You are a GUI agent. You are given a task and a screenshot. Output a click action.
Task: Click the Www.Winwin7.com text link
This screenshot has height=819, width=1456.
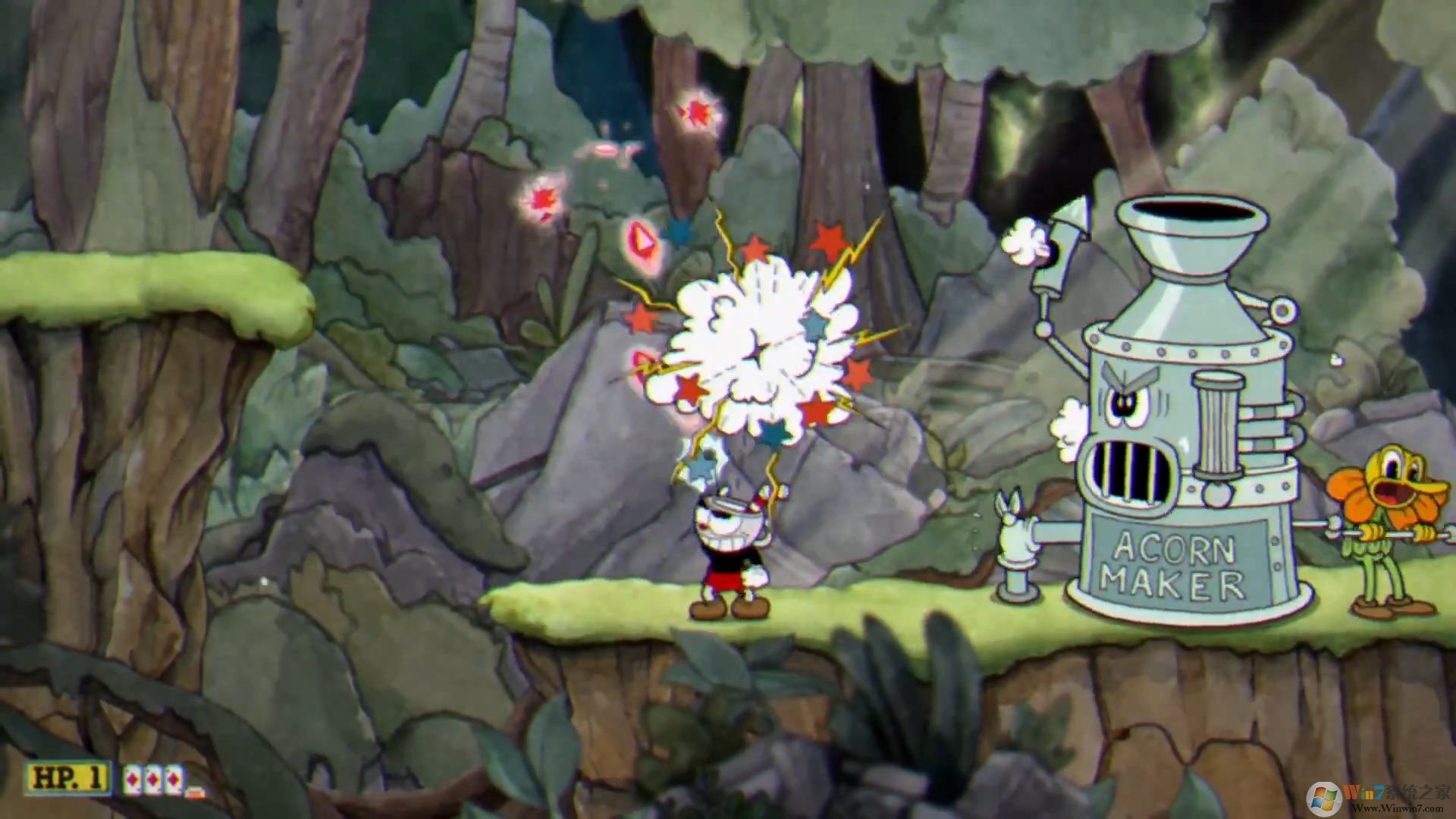coord(1399,808)
